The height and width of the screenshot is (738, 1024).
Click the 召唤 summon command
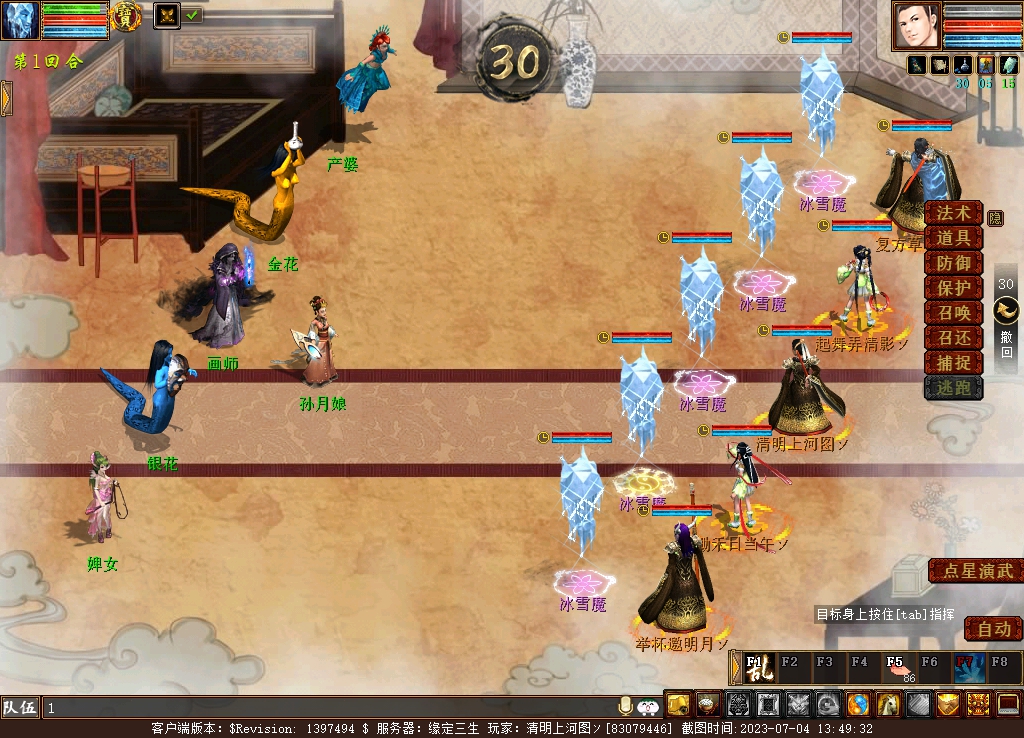point(952,313)
